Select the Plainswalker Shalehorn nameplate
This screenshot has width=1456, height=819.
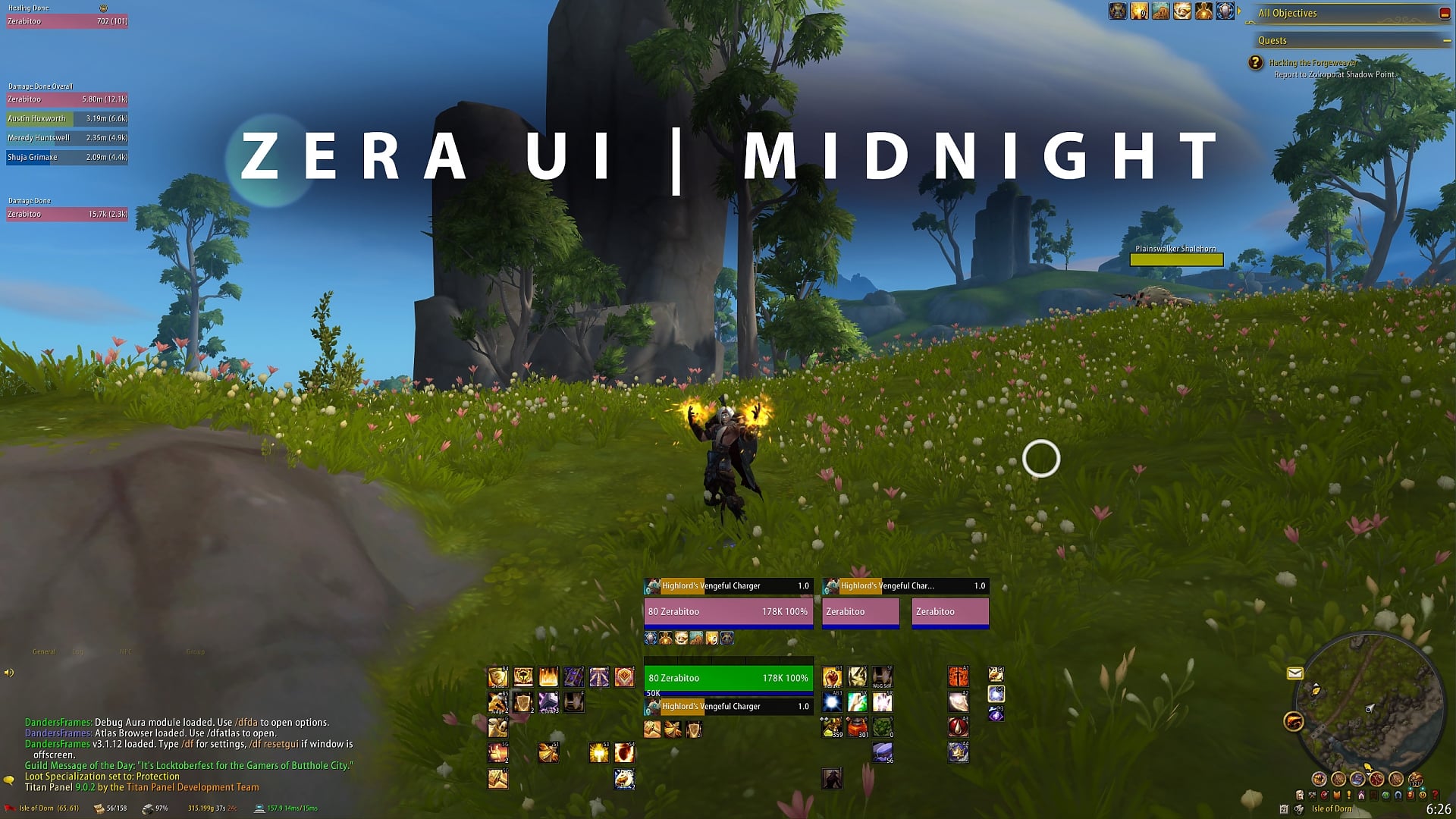pyautogui.click(x=1176, y=259)
